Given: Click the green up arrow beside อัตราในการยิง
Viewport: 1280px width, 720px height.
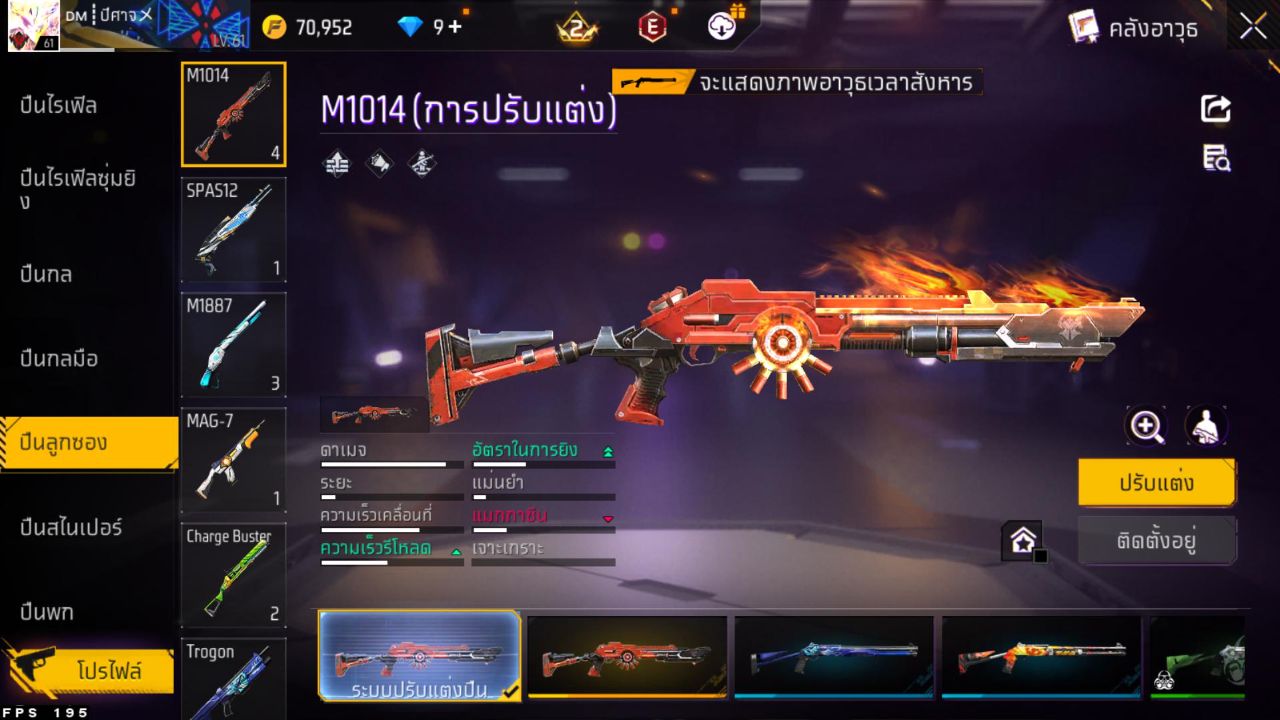Looking at the screenshot, I should (608, 450).
